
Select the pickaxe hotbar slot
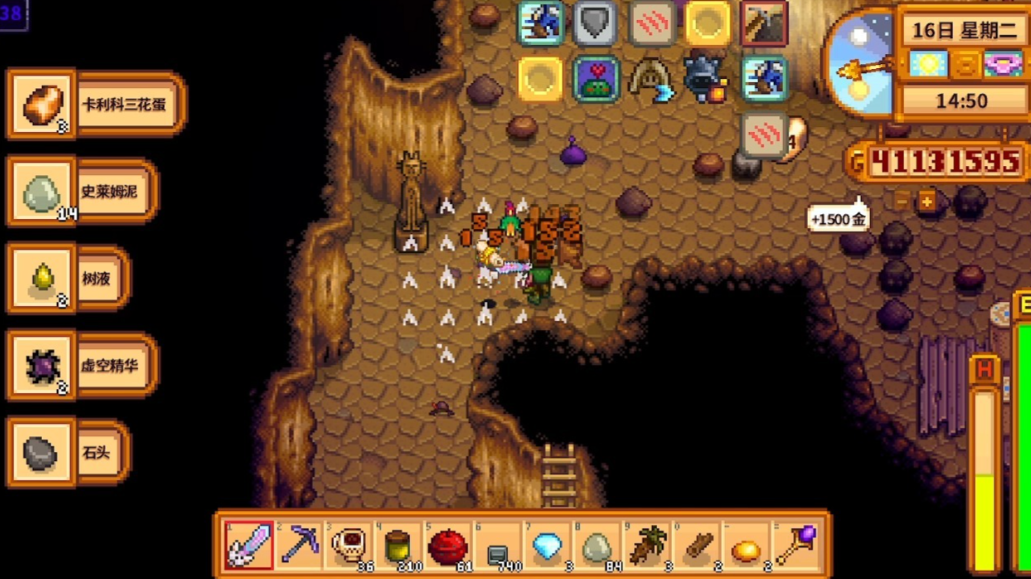point(298,545)
